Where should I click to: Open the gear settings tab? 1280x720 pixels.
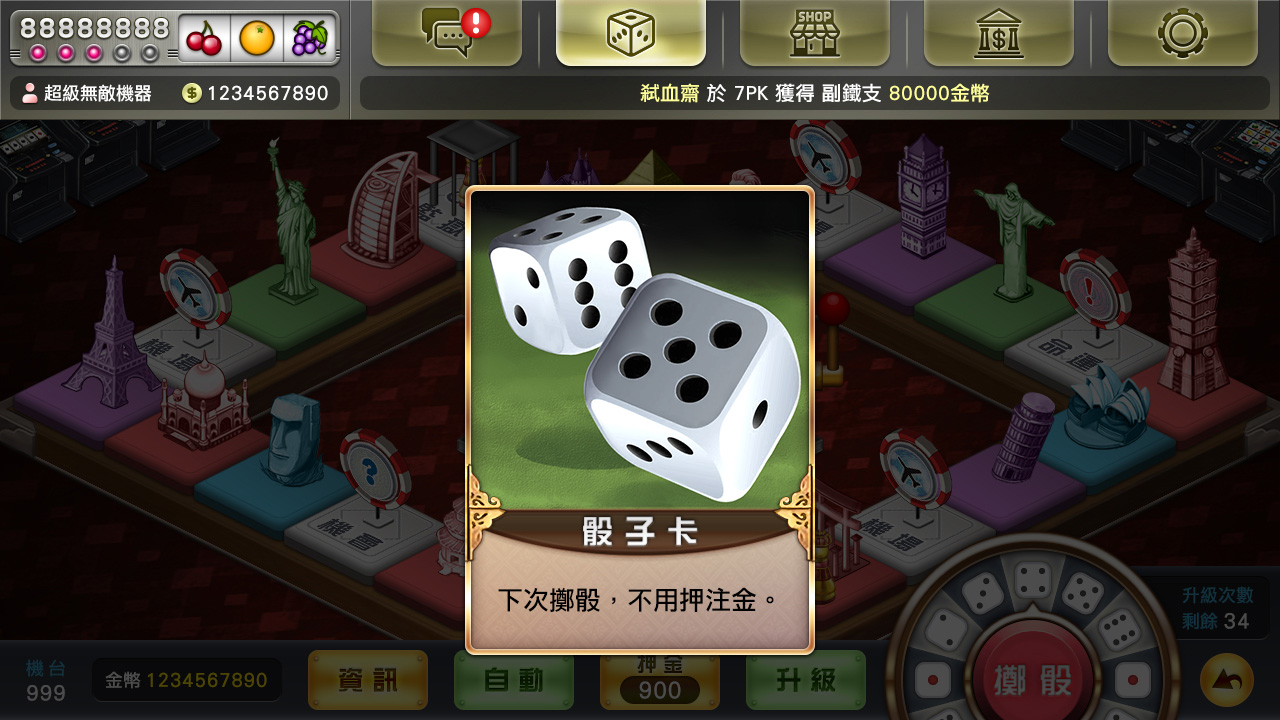pos(1182,33)
